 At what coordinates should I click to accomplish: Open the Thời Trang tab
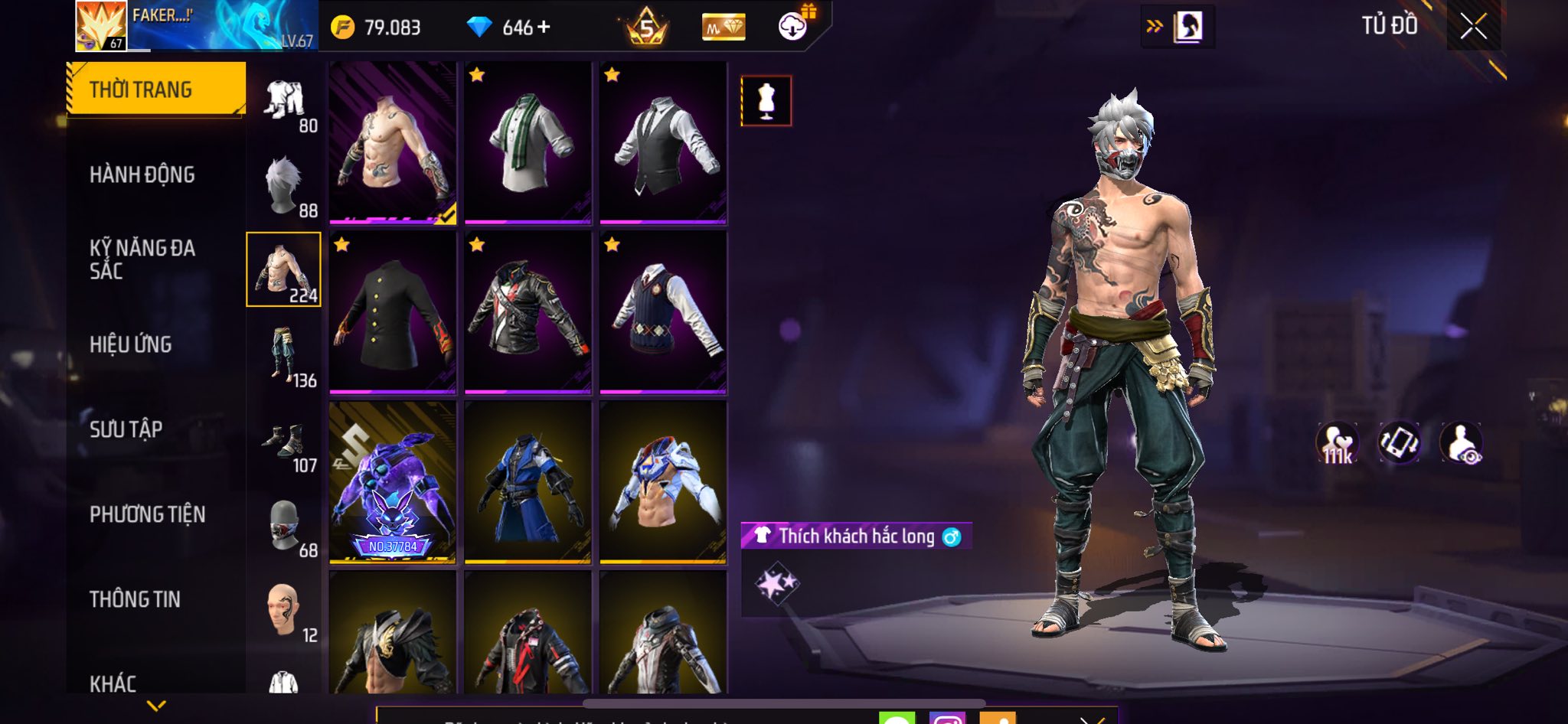156,90
